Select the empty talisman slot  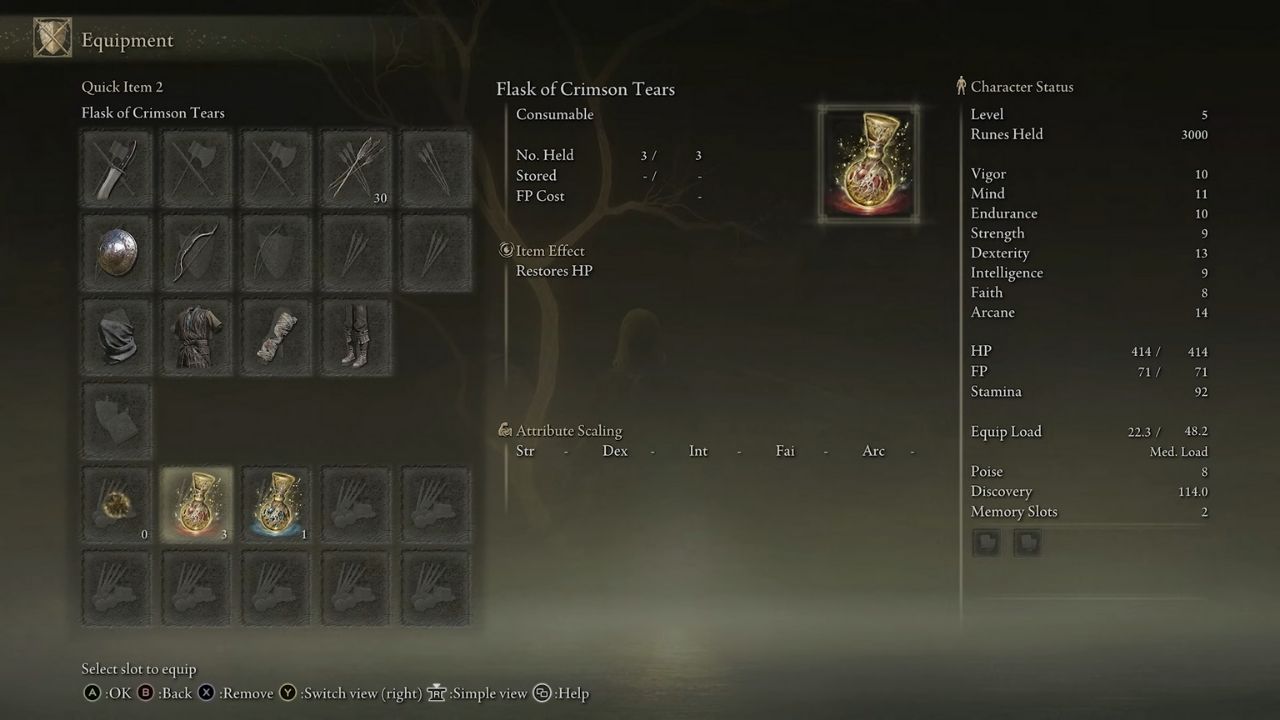click(117, 420)
